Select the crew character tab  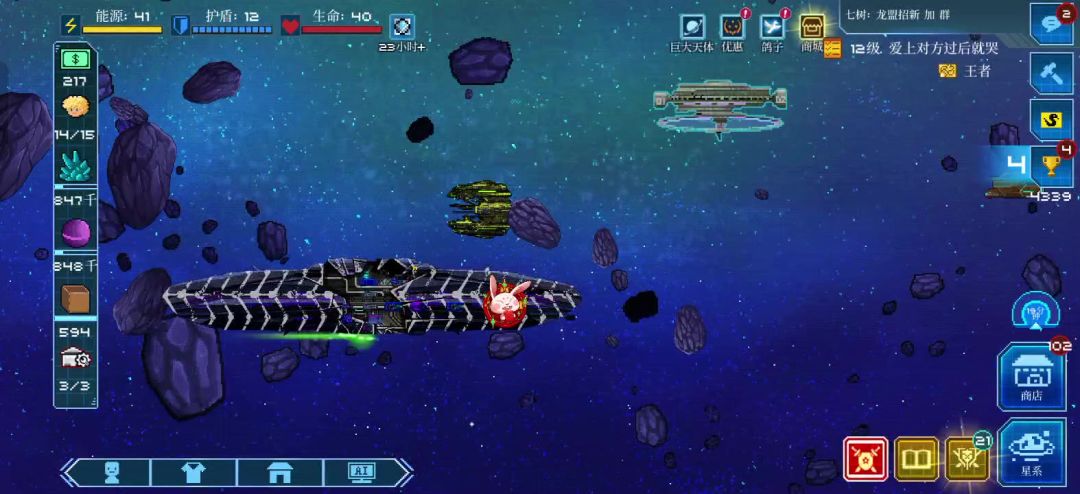pyautogui.click(x=111, y=472)
